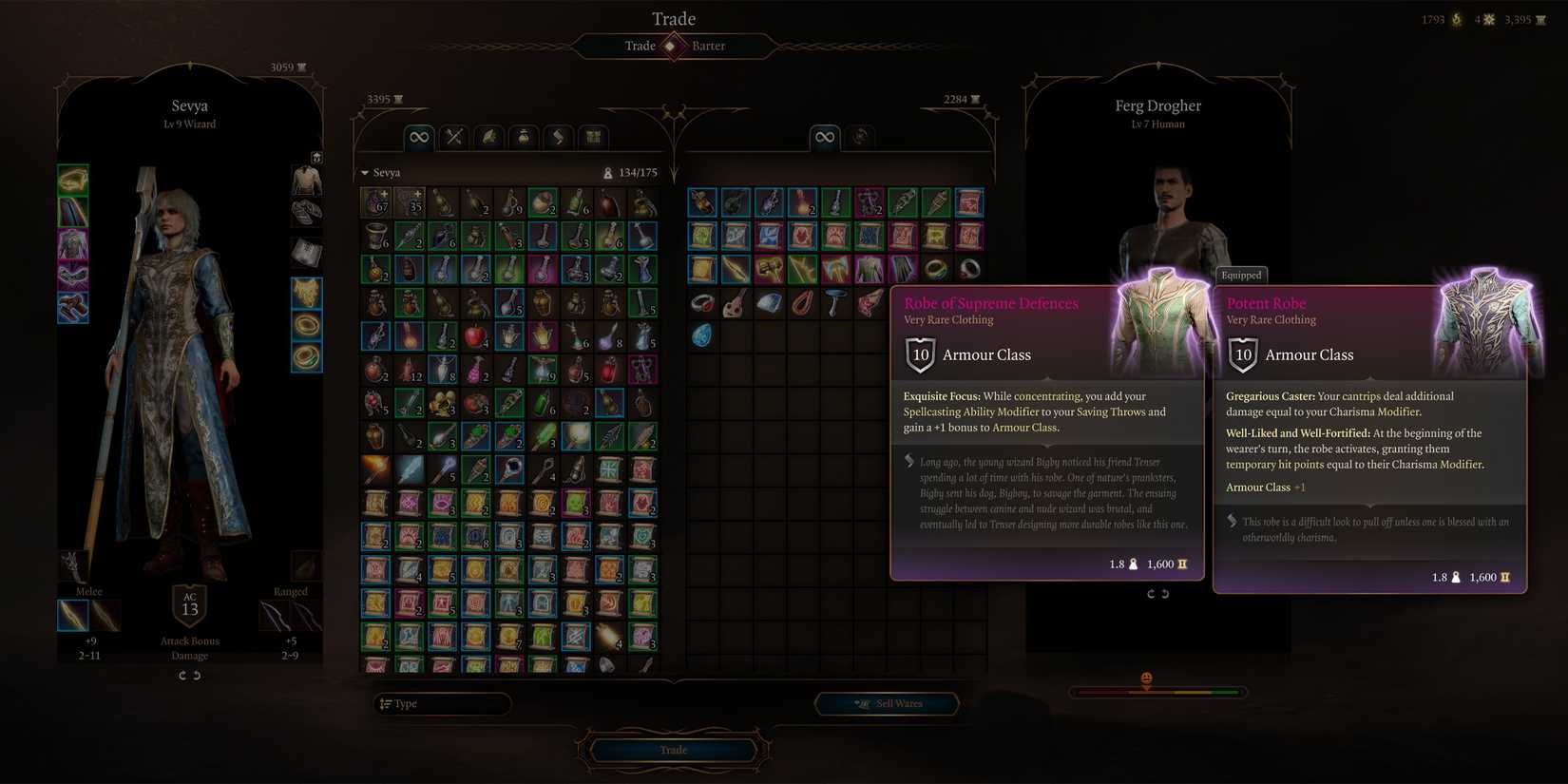Screen dimensions: 1568x784
Task: Filter player inventory by the scrolls tab
Action: pos(559,138)
